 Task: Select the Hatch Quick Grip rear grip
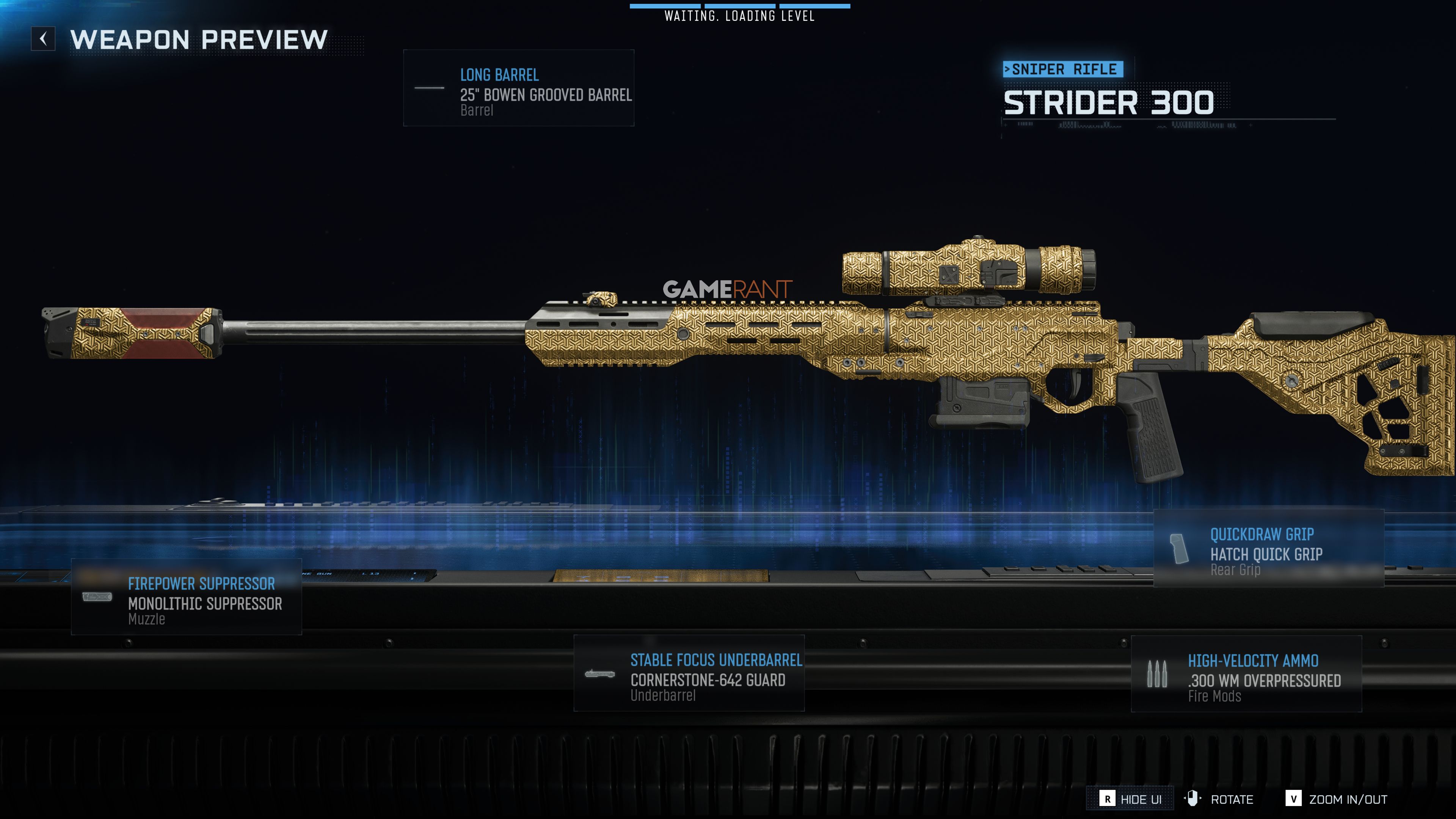point(1268,548)
